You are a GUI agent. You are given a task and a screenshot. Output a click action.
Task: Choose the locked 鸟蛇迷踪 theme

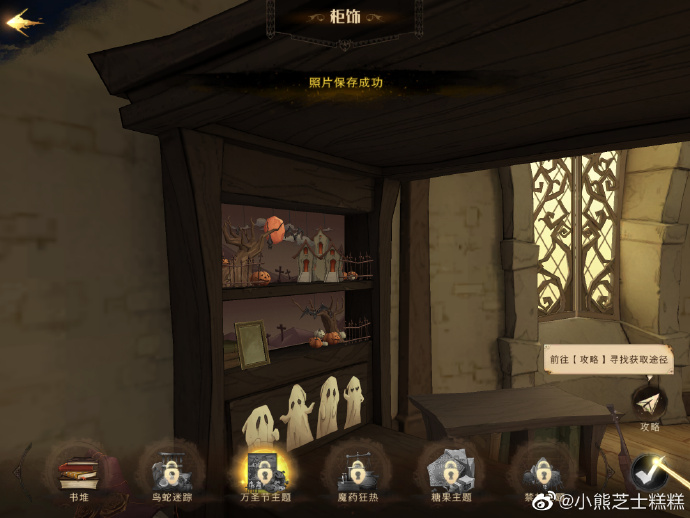coord(170,468)
